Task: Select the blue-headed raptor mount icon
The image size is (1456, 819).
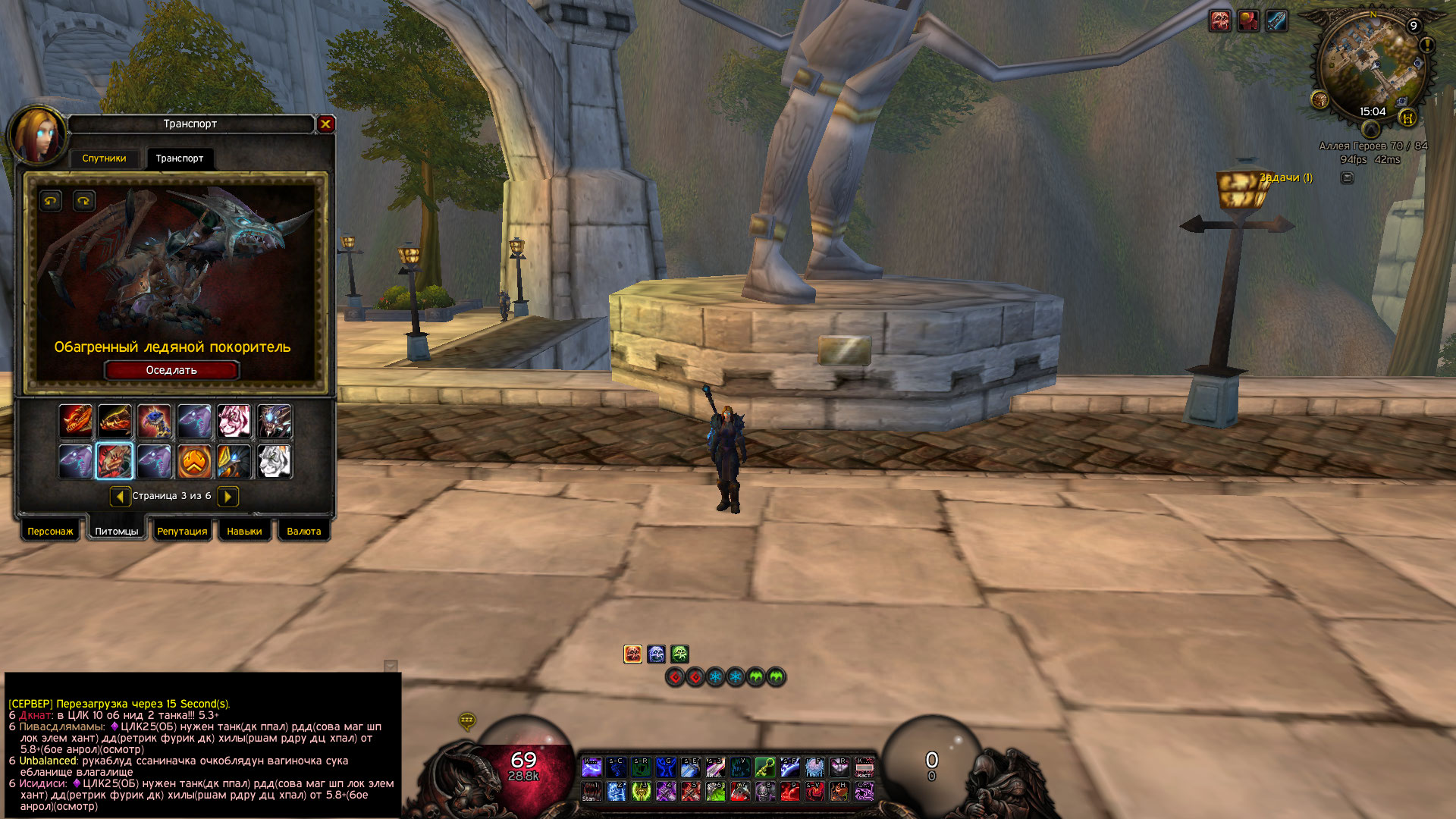Action: (x=155, y=421)
